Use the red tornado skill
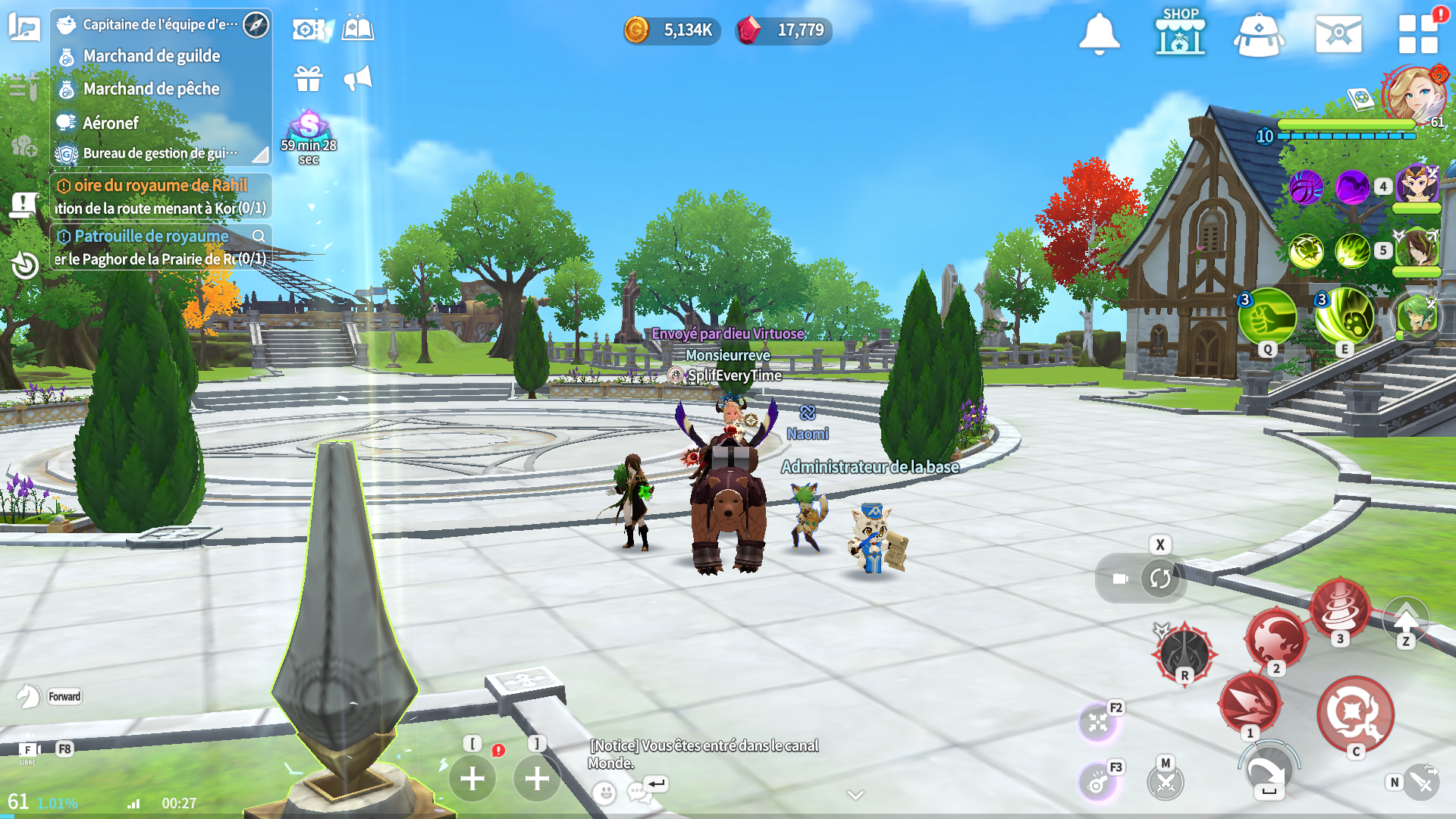Screen dimensions: 1456x819 [1340, 607]
